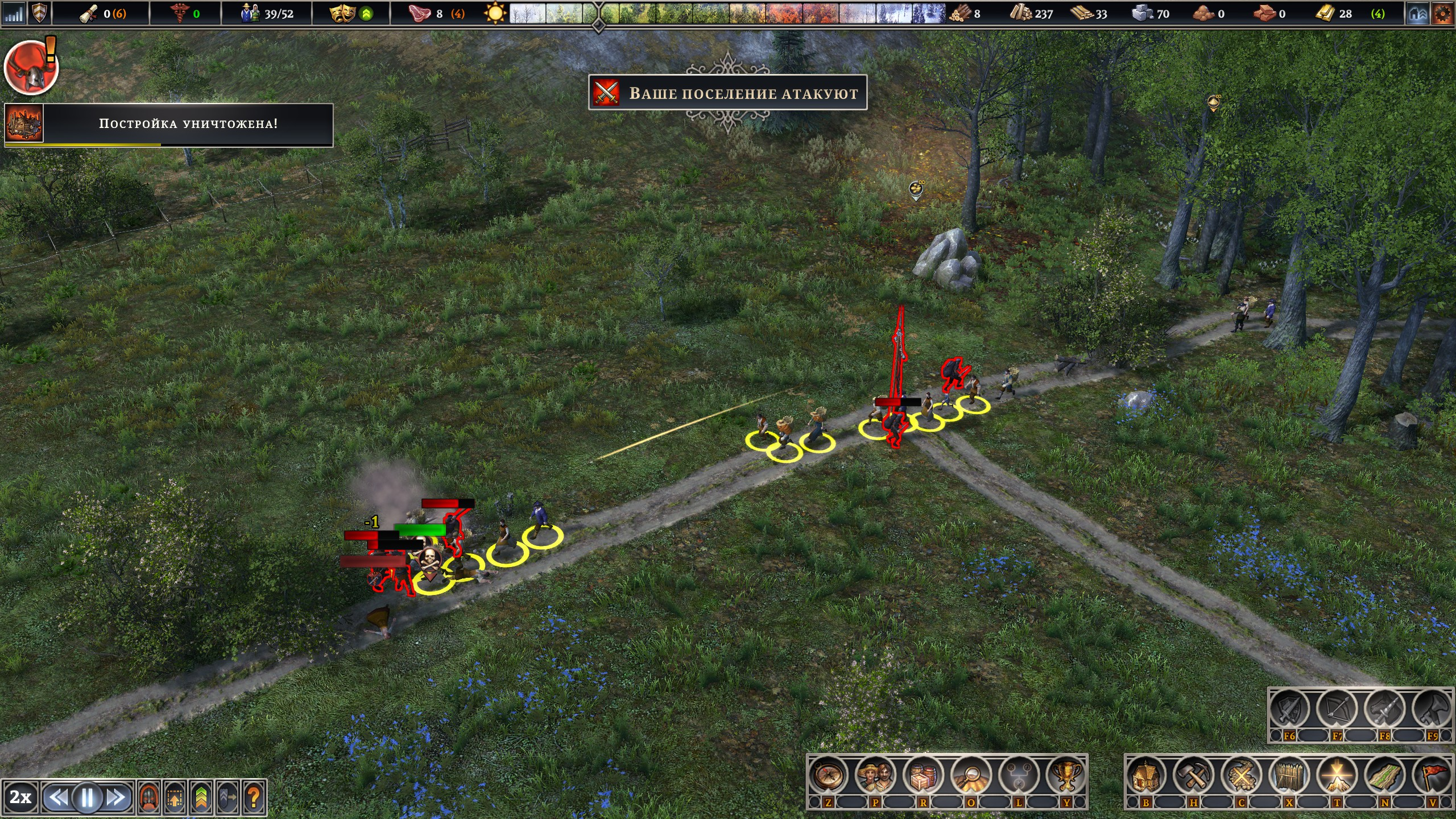1456x819 pixels.
Task: Open the building menu house icon
Action: (x=1146, y=776)
